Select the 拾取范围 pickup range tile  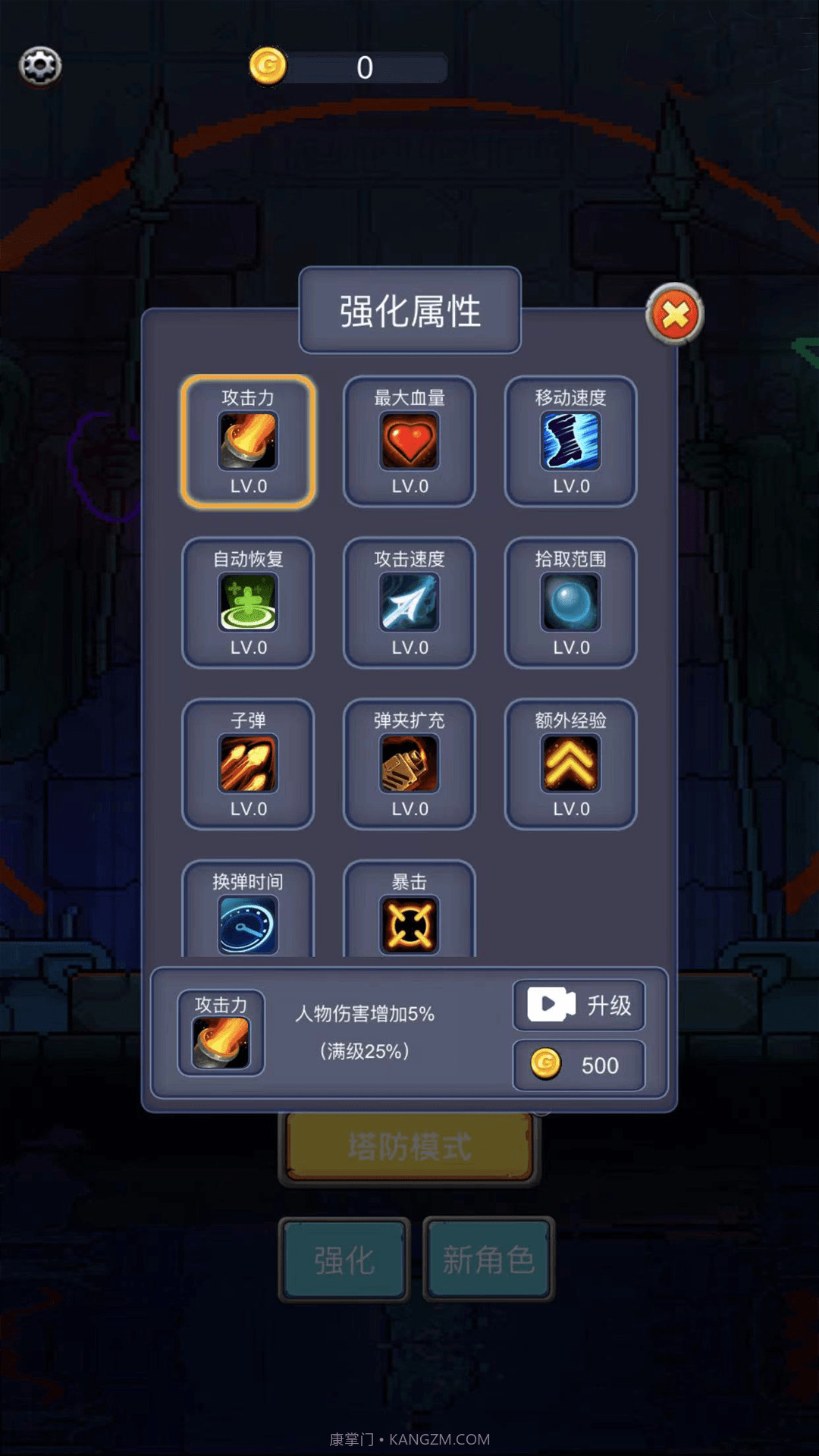[x=570, y=603]
